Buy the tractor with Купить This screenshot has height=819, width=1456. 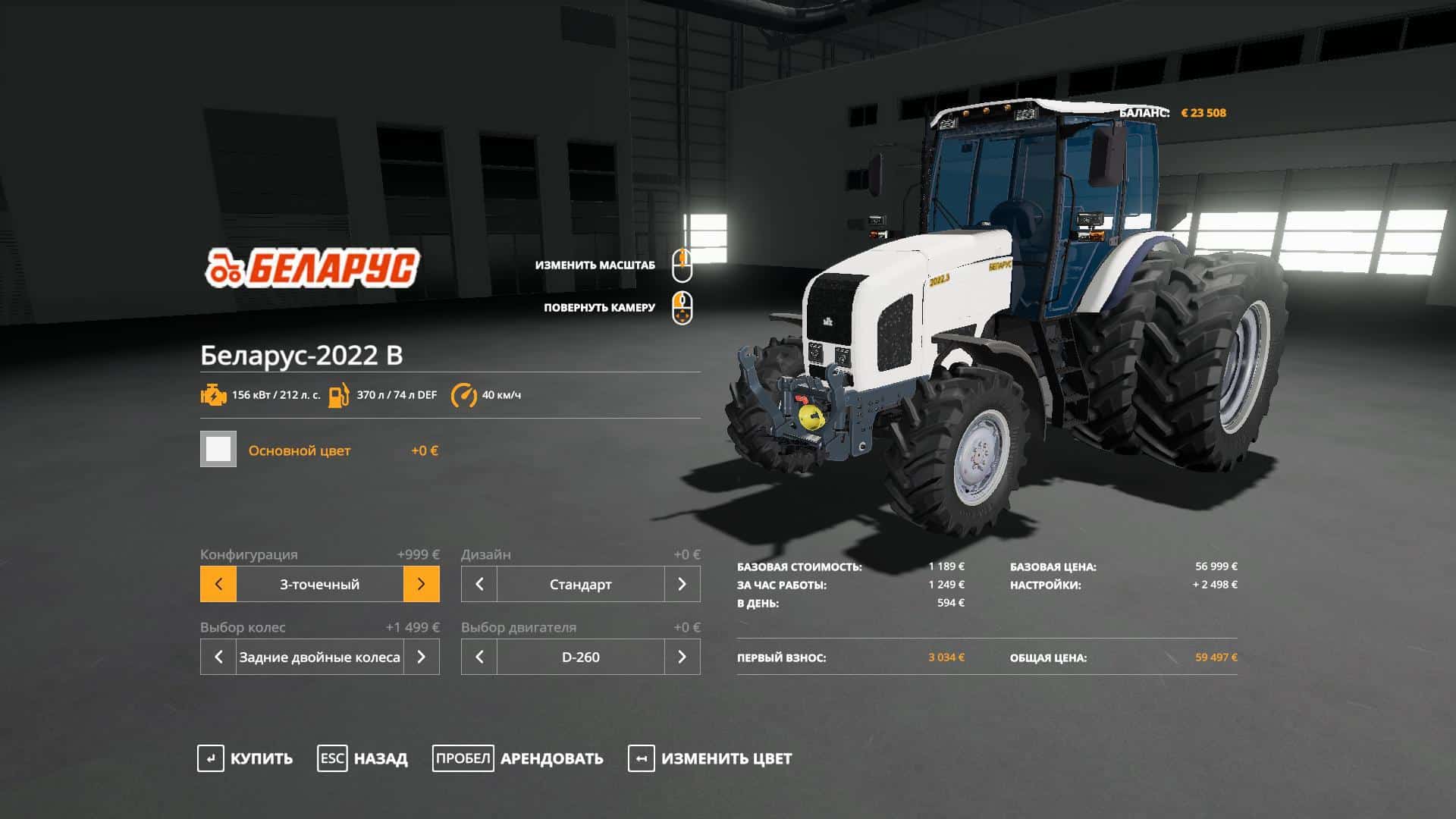[x=245, y=758]
